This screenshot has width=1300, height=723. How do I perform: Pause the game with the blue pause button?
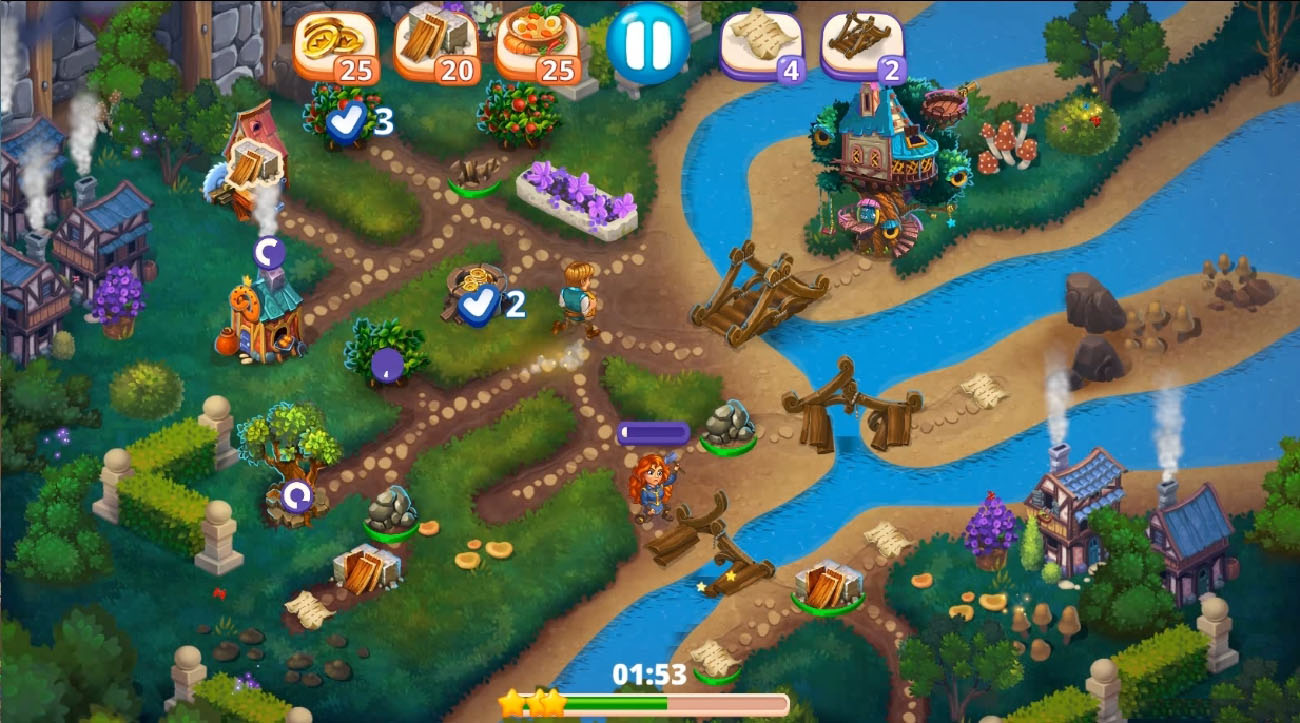649,44
